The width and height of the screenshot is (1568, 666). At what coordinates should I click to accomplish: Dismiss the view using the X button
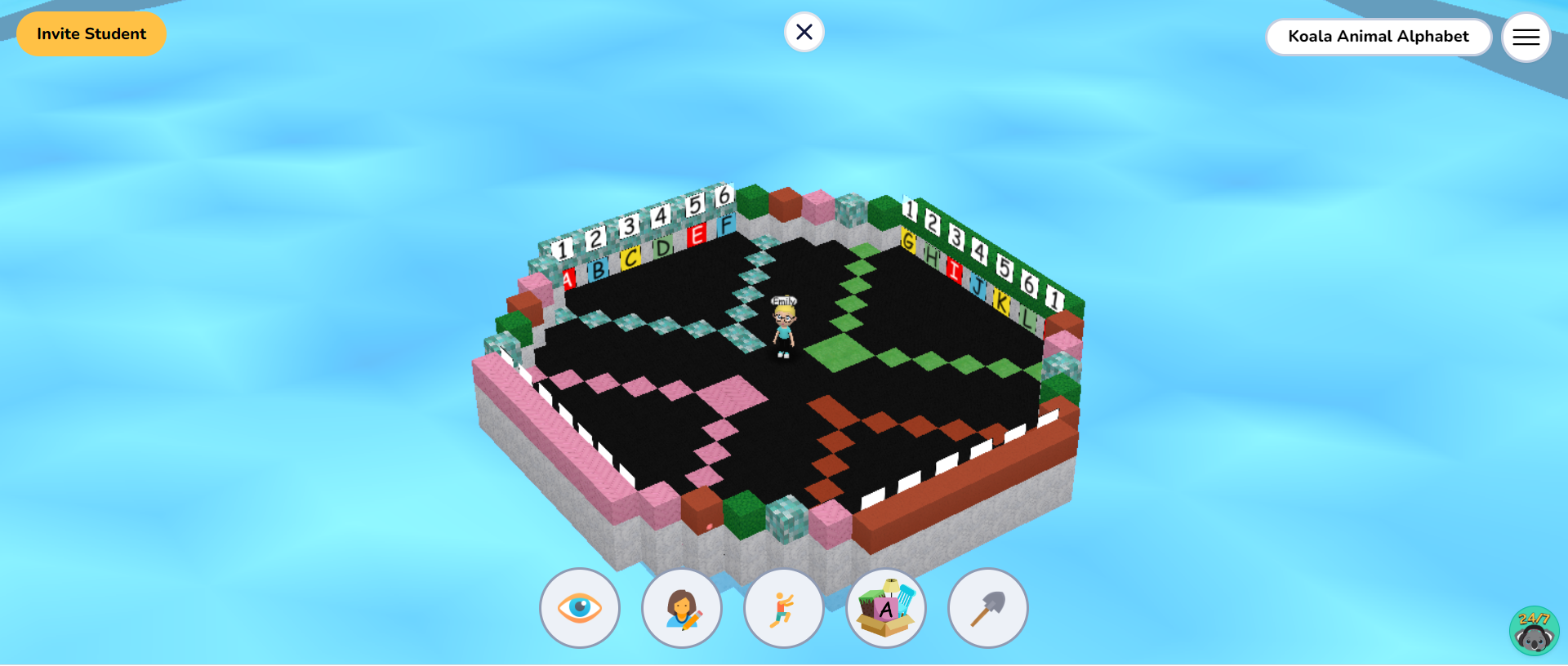click(804, 32)
